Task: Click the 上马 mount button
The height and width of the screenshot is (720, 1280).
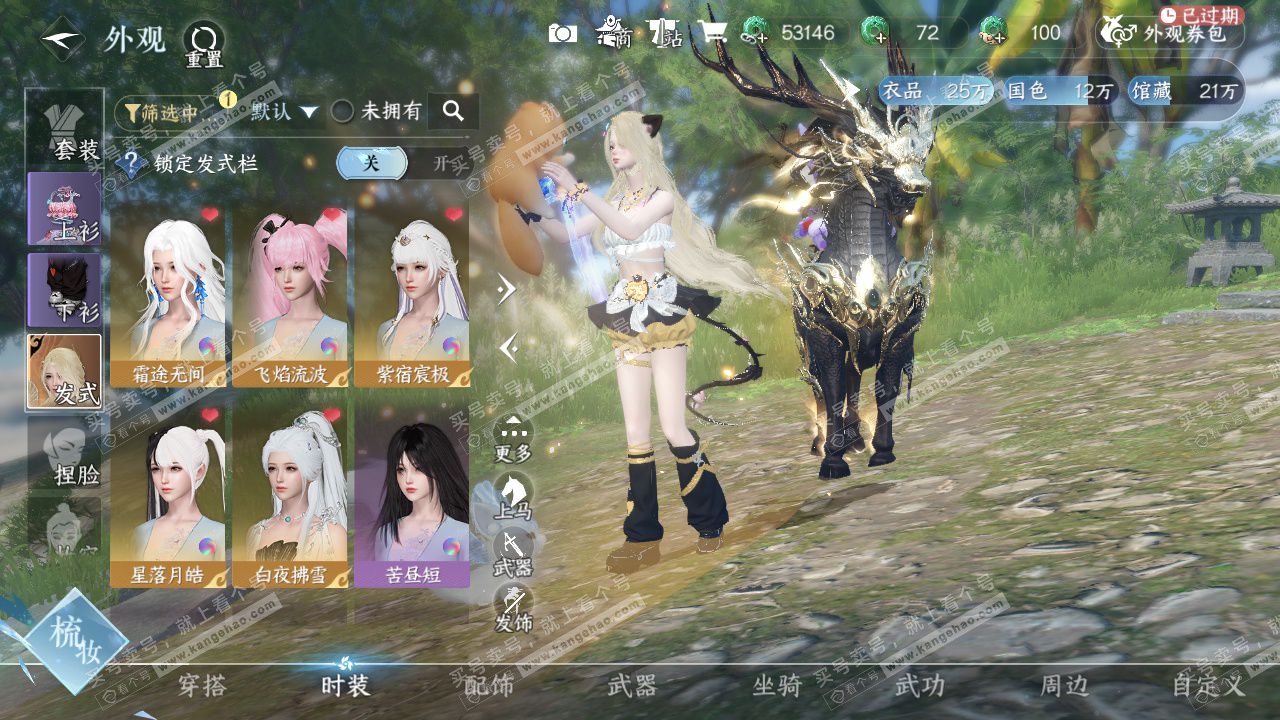Action: click(x=513, y=495)
